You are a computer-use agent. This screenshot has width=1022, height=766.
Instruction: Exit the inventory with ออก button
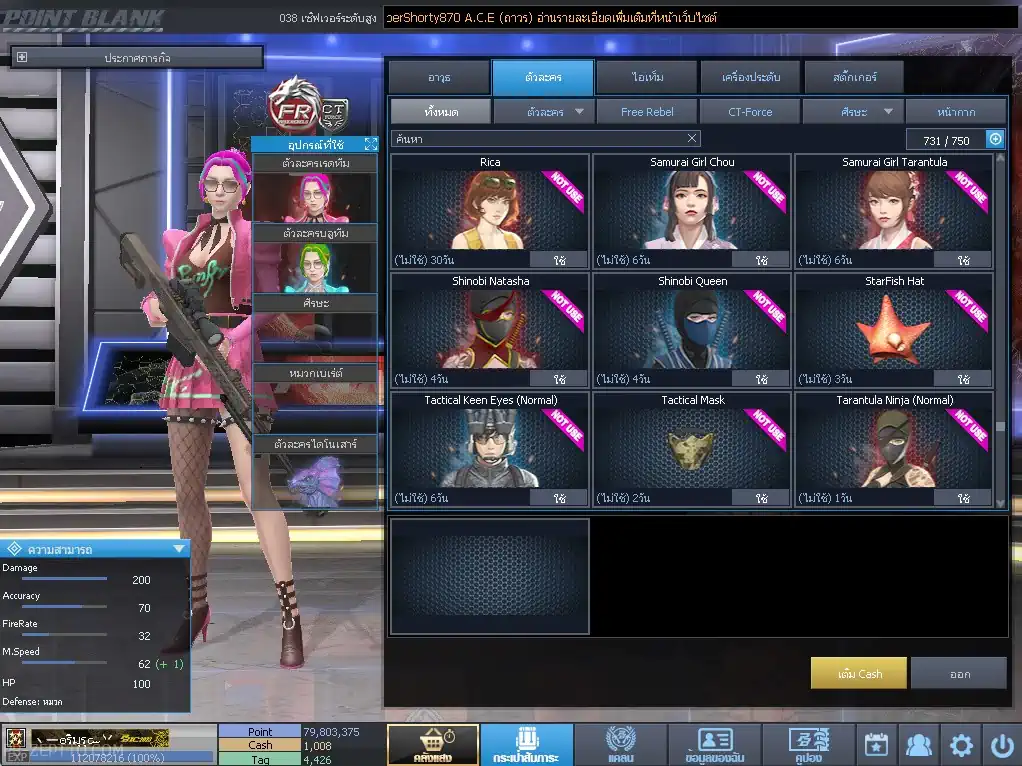pyautogui.click(x=959, y=674)
